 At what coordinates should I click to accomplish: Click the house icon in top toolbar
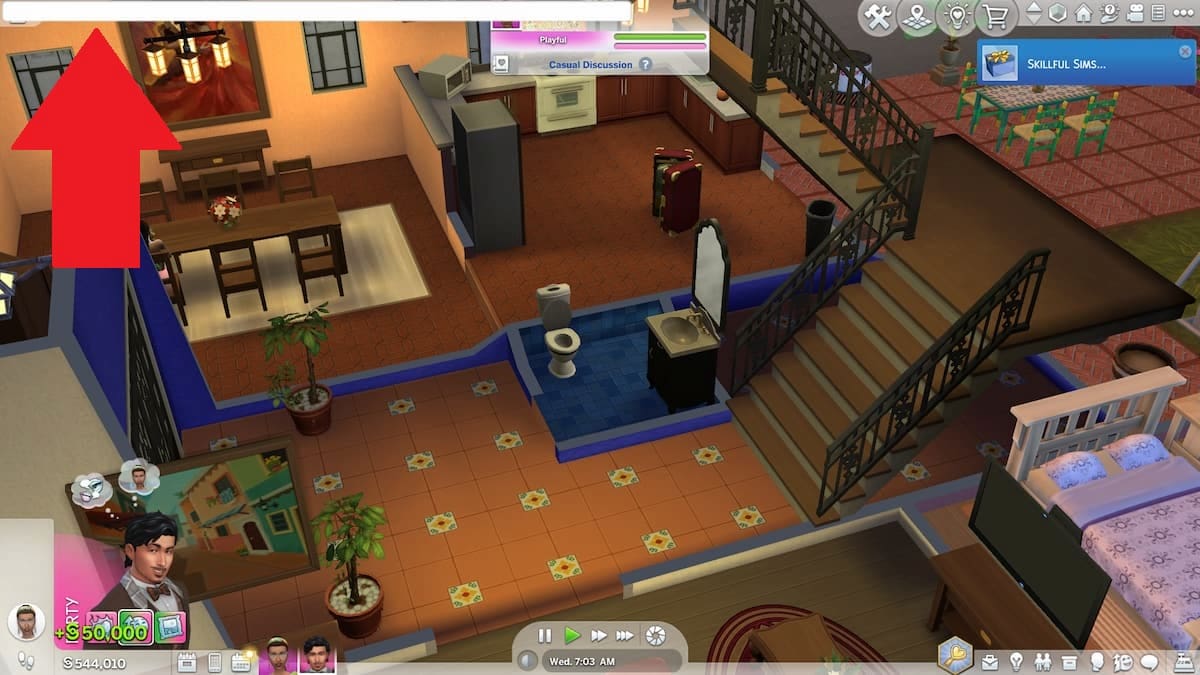coord(1083,14)
